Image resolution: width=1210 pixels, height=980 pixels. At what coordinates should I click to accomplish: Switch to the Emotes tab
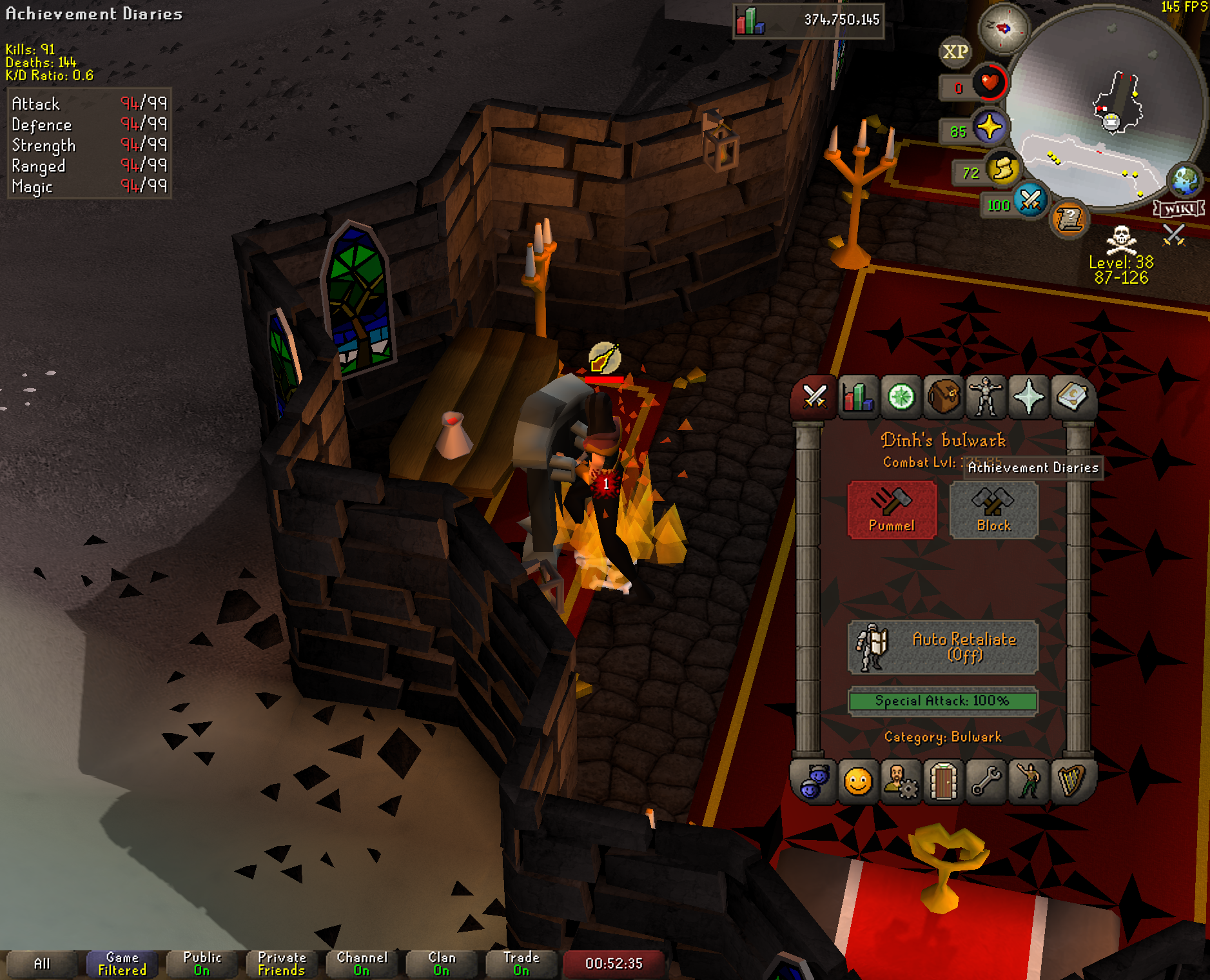pyautogui.click(x=1028, y=782)
